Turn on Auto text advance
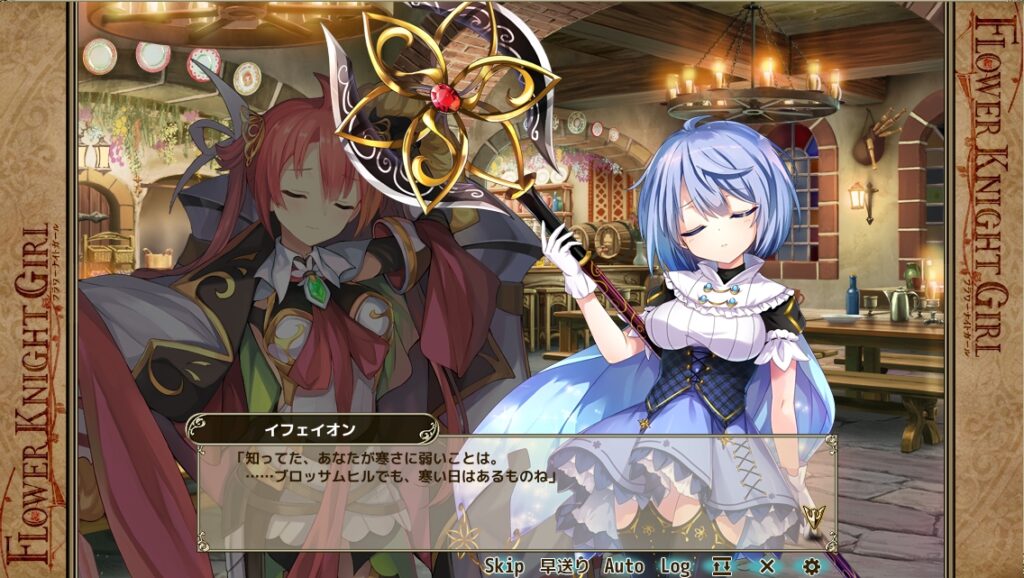 (623, 566)
